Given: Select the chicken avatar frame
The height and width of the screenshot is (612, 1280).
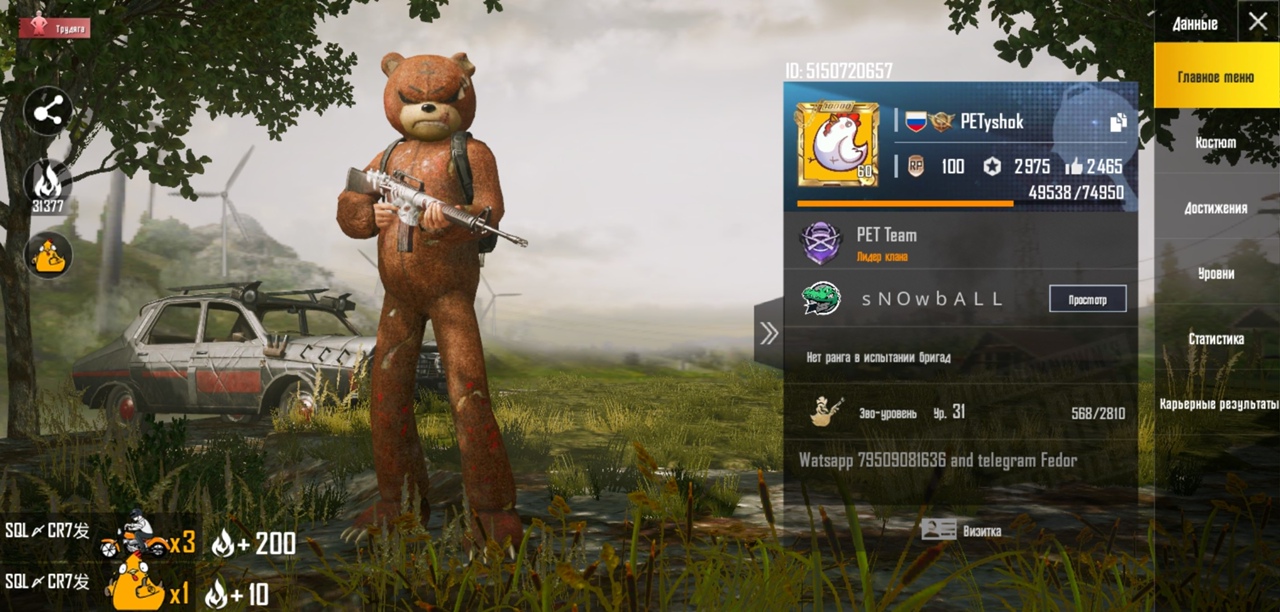Looking at the screenshot, I should click(x=837, y=145).
